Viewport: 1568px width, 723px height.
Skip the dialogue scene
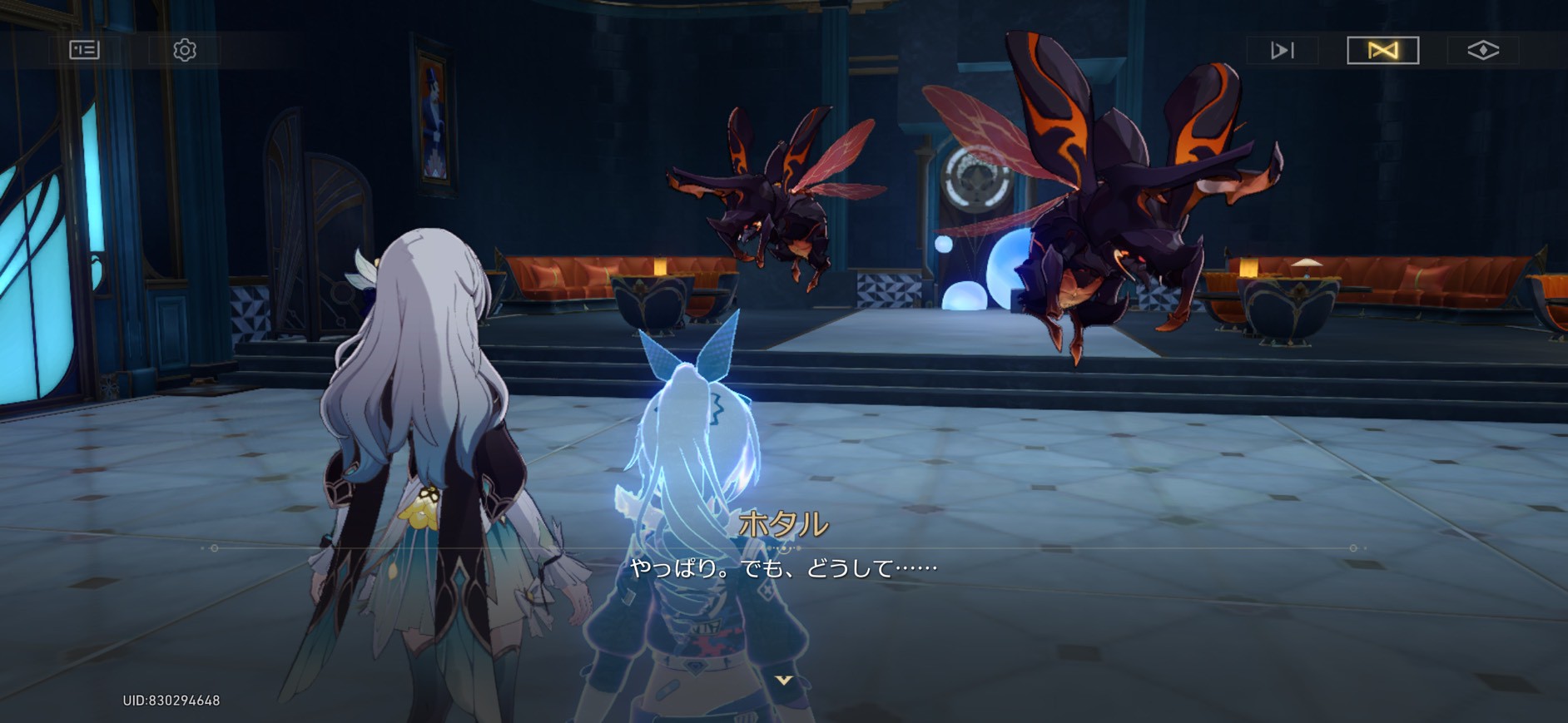(1282, 51)
